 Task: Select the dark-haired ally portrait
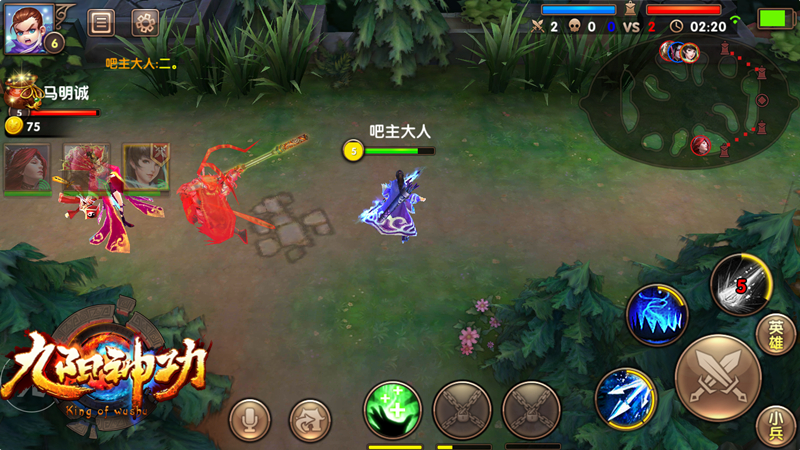coord(146,167)
